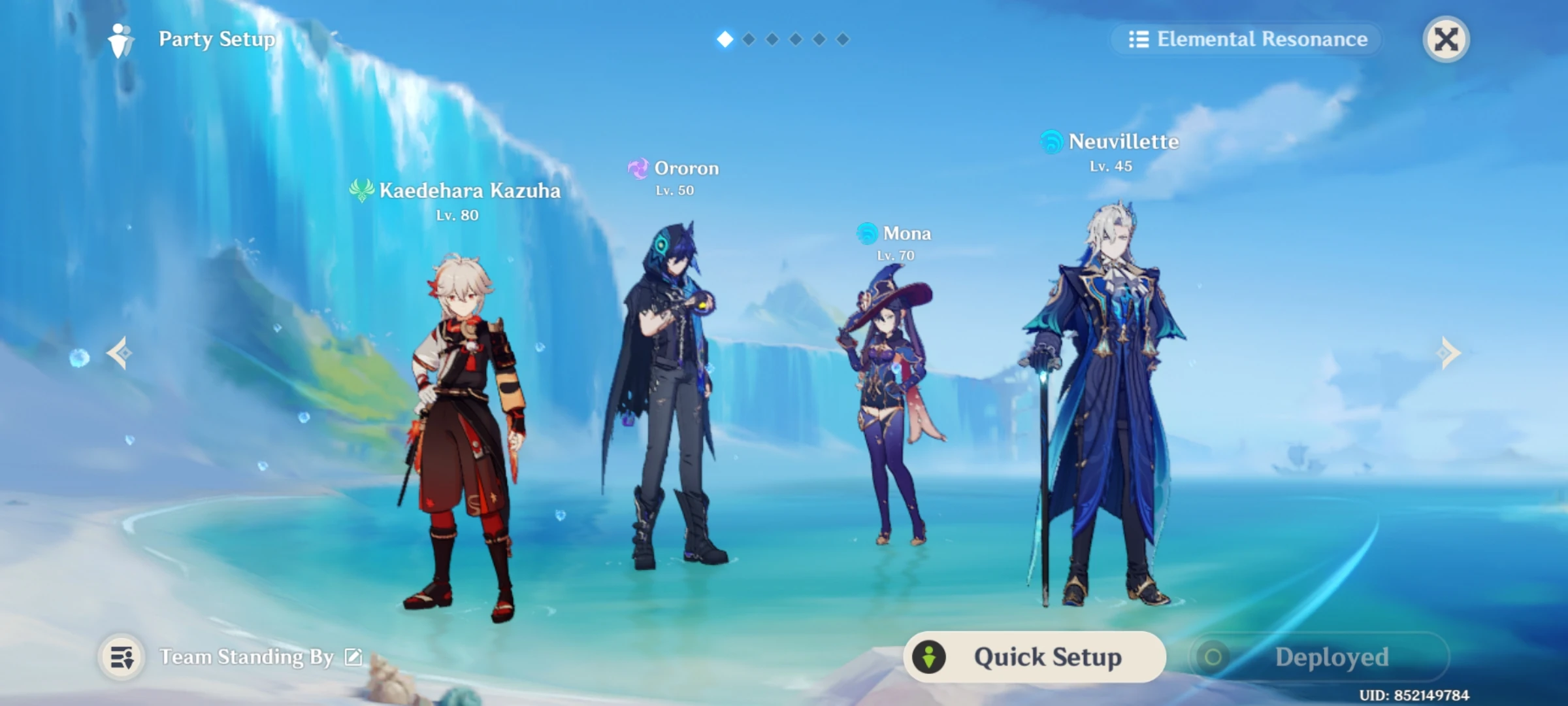Viewport: 1568px width, 706px height.
Task: Click the Party Setup person icon
Action: 119,39
